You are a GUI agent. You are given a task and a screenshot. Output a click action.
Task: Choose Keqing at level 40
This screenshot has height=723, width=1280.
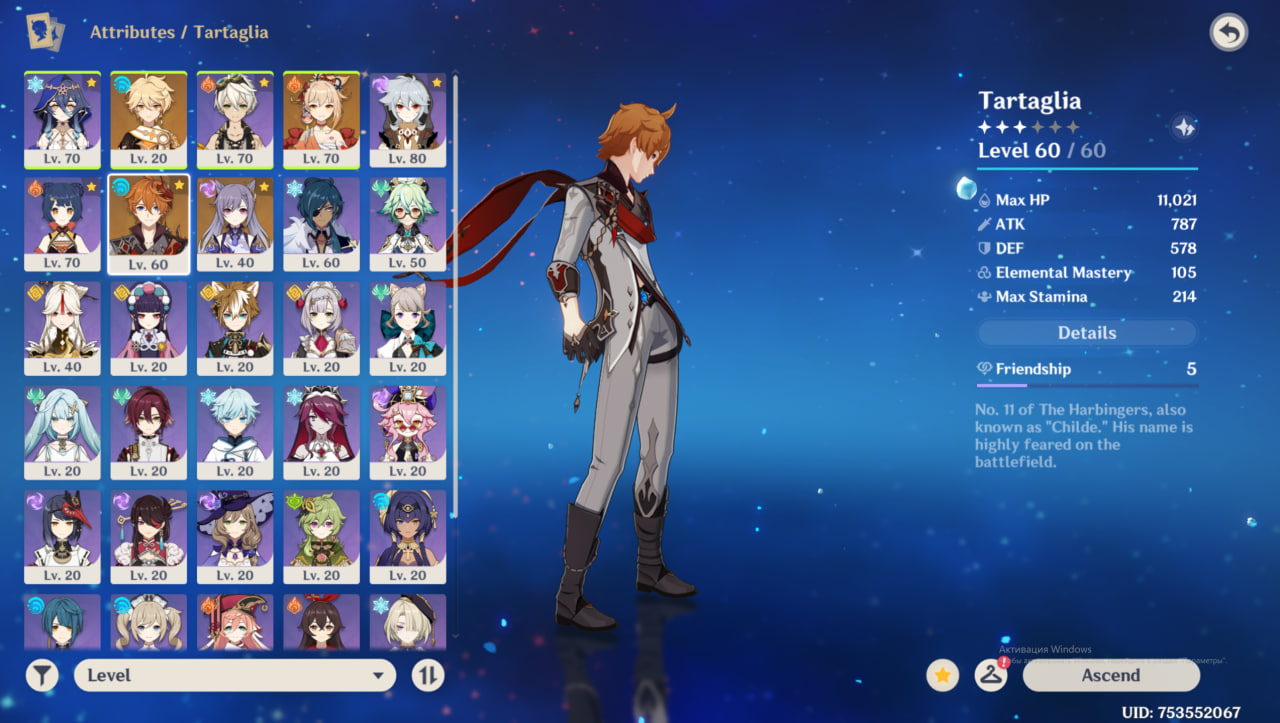[x=235, y=224]
